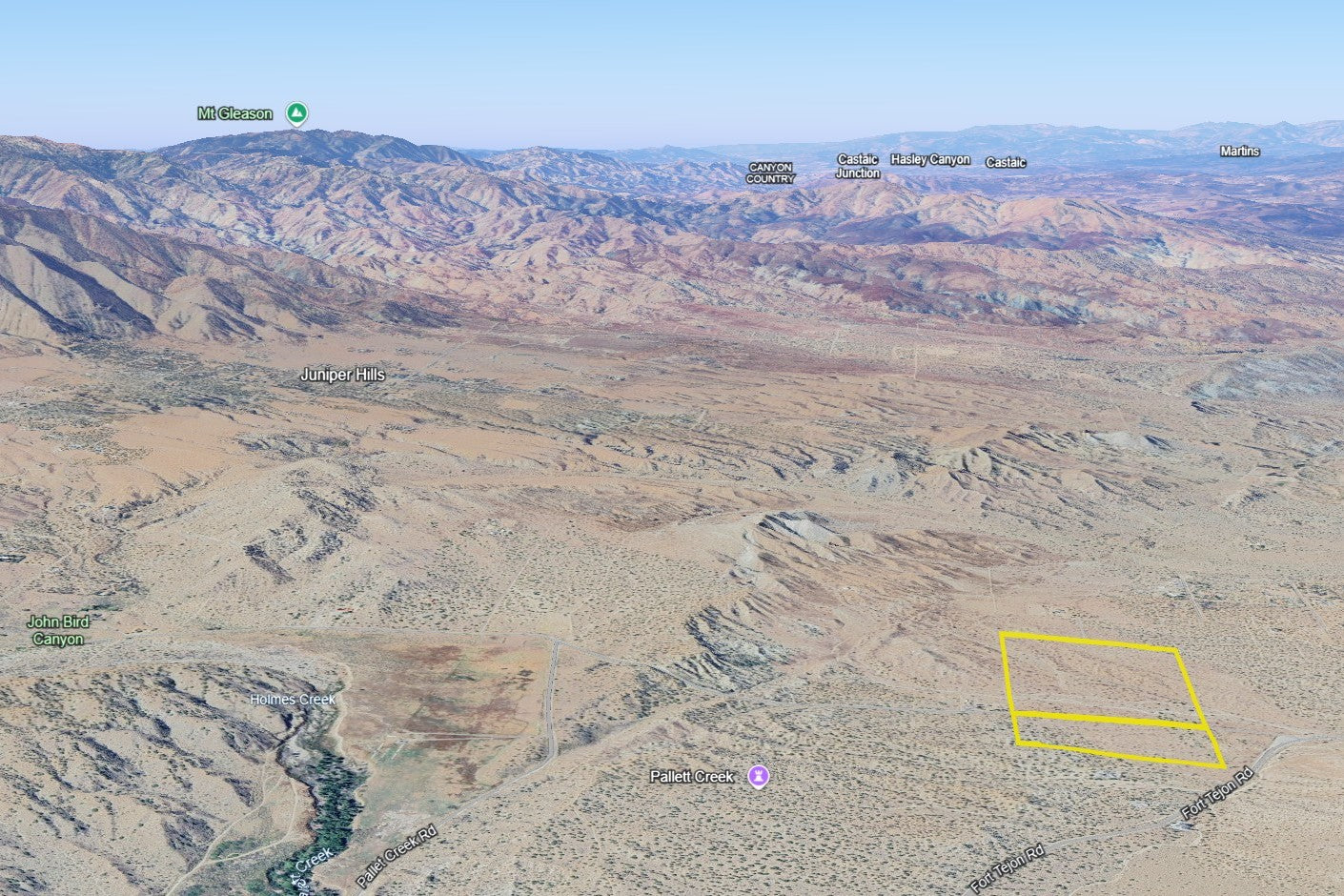Click the Mt Gleason green mountain marker
The width and height of the screenshot is (1344, 896).
297,113
